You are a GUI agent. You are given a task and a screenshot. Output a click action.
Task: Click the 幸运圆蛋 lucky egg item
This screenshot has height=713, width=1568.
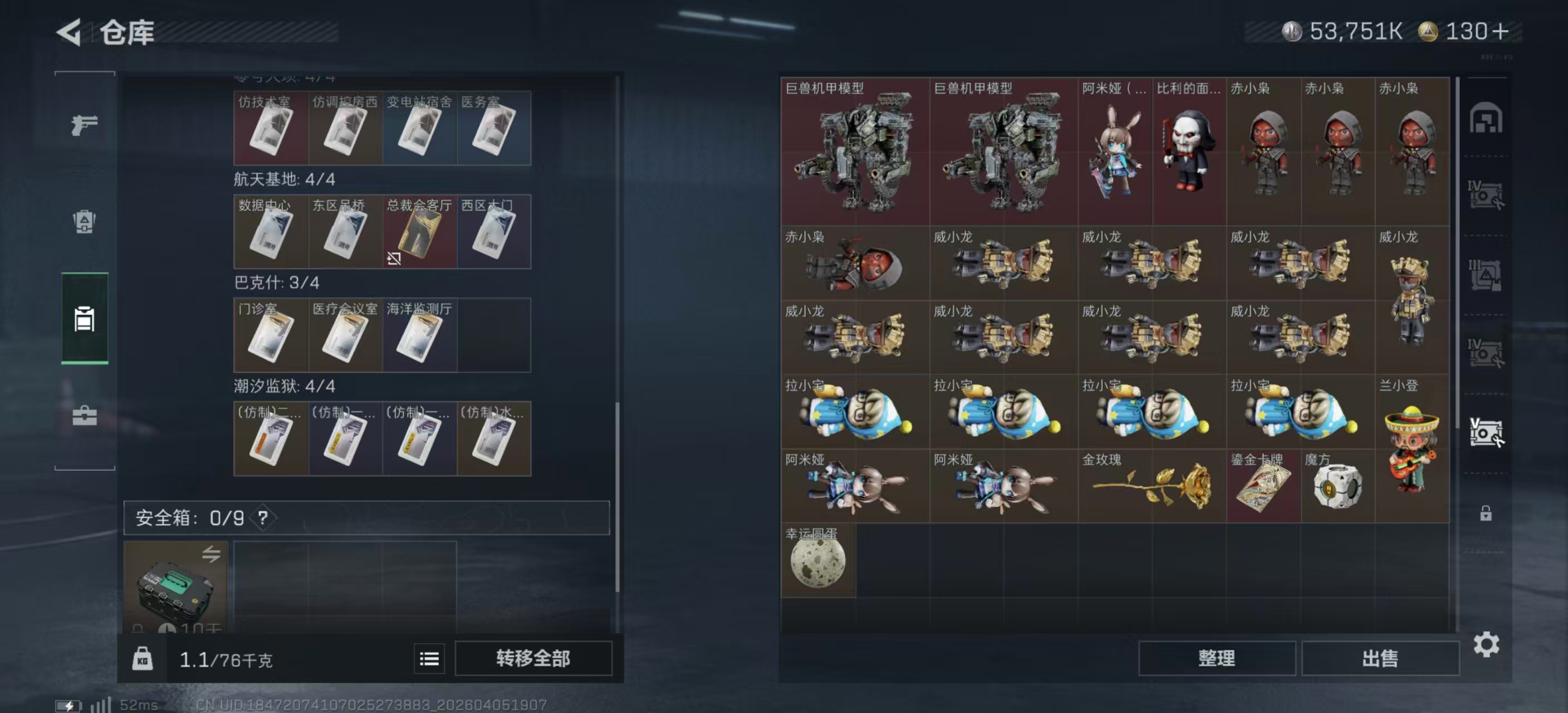[x=817, y=560]
